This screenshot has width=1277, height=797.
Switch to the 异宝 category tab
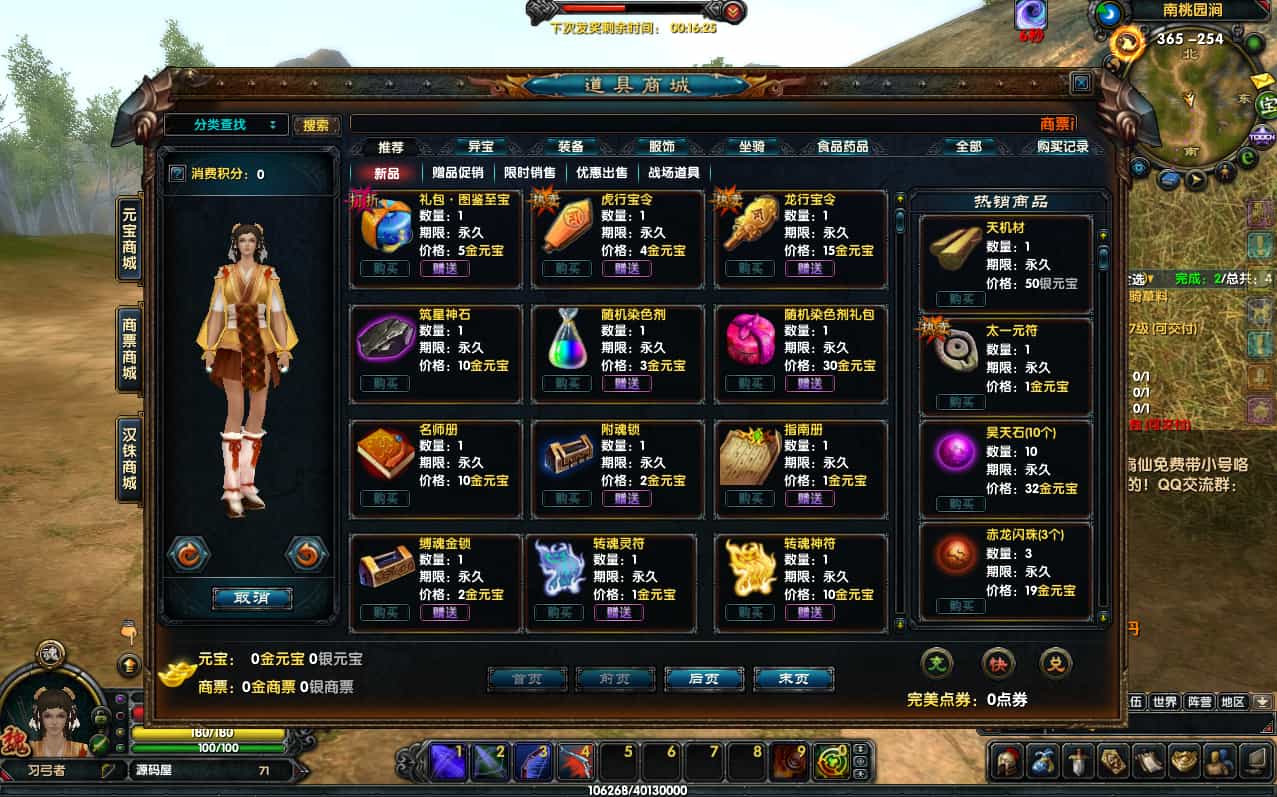tap(481, 147)
